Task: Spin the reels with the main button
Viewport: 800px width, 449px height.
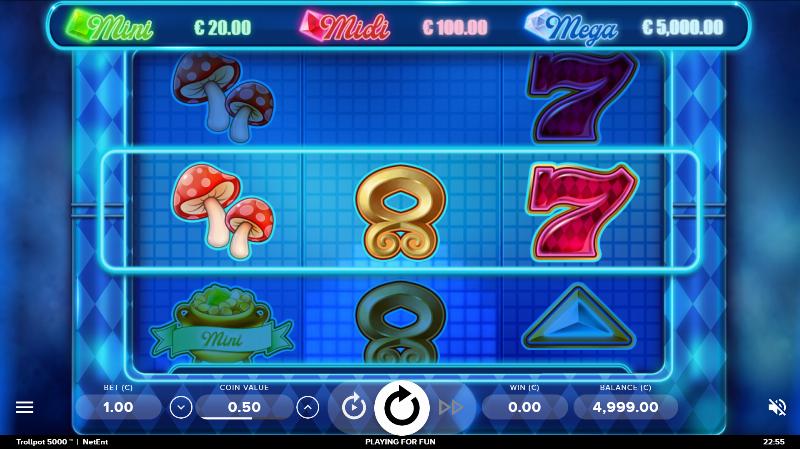Action: pos(401,407)
